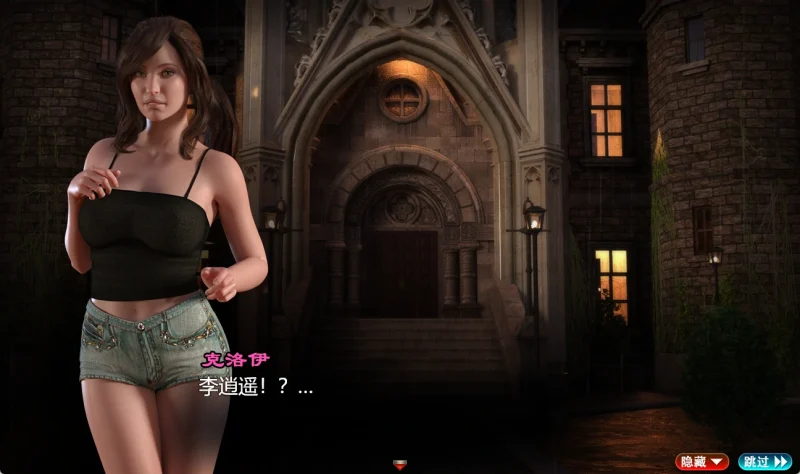Hide the dialogue box with the 隐藏 button
The width and height of the screenshot is (800, 474).
tap(702, 461)
